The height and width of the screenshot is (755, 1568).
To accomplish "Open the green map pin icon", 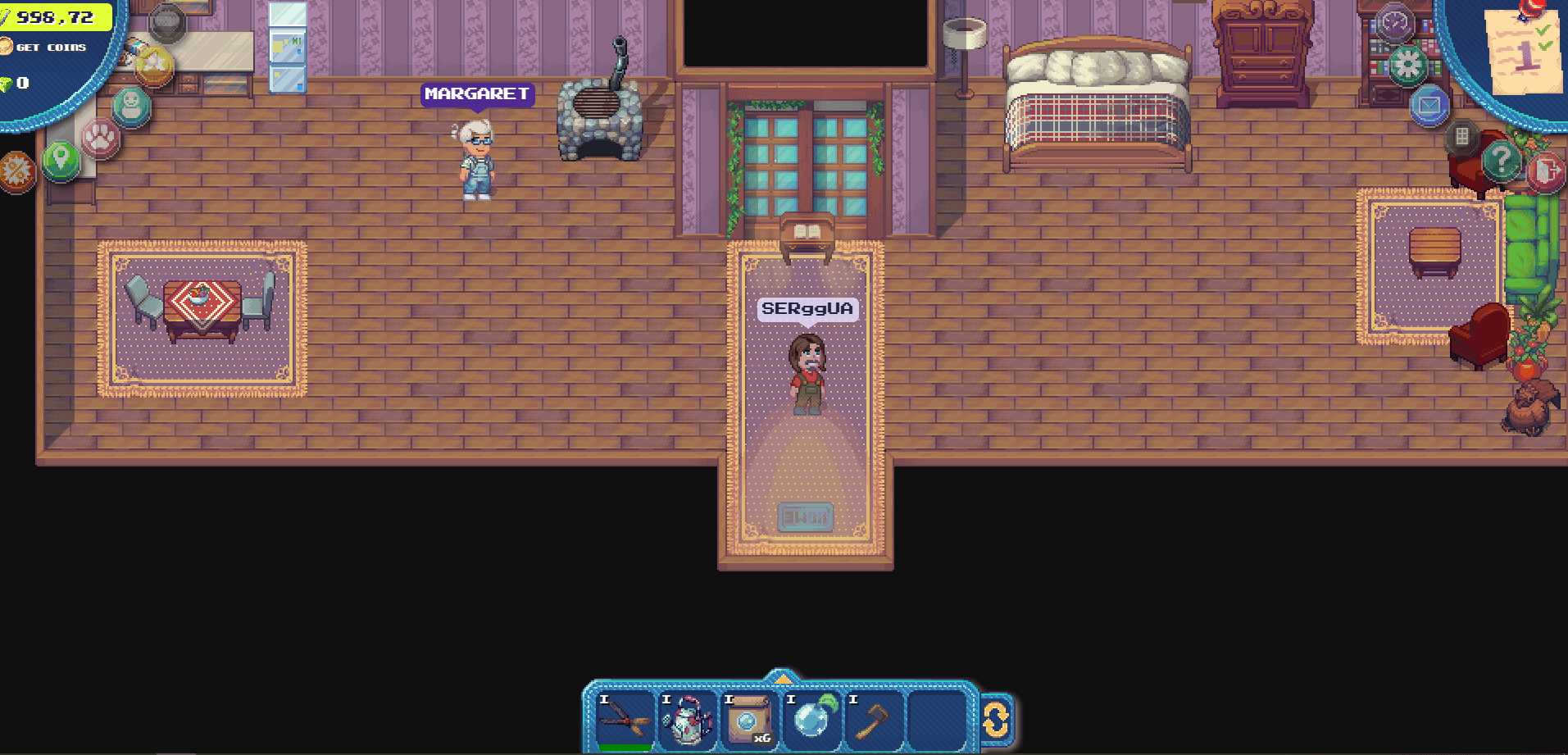I will 61,158.
